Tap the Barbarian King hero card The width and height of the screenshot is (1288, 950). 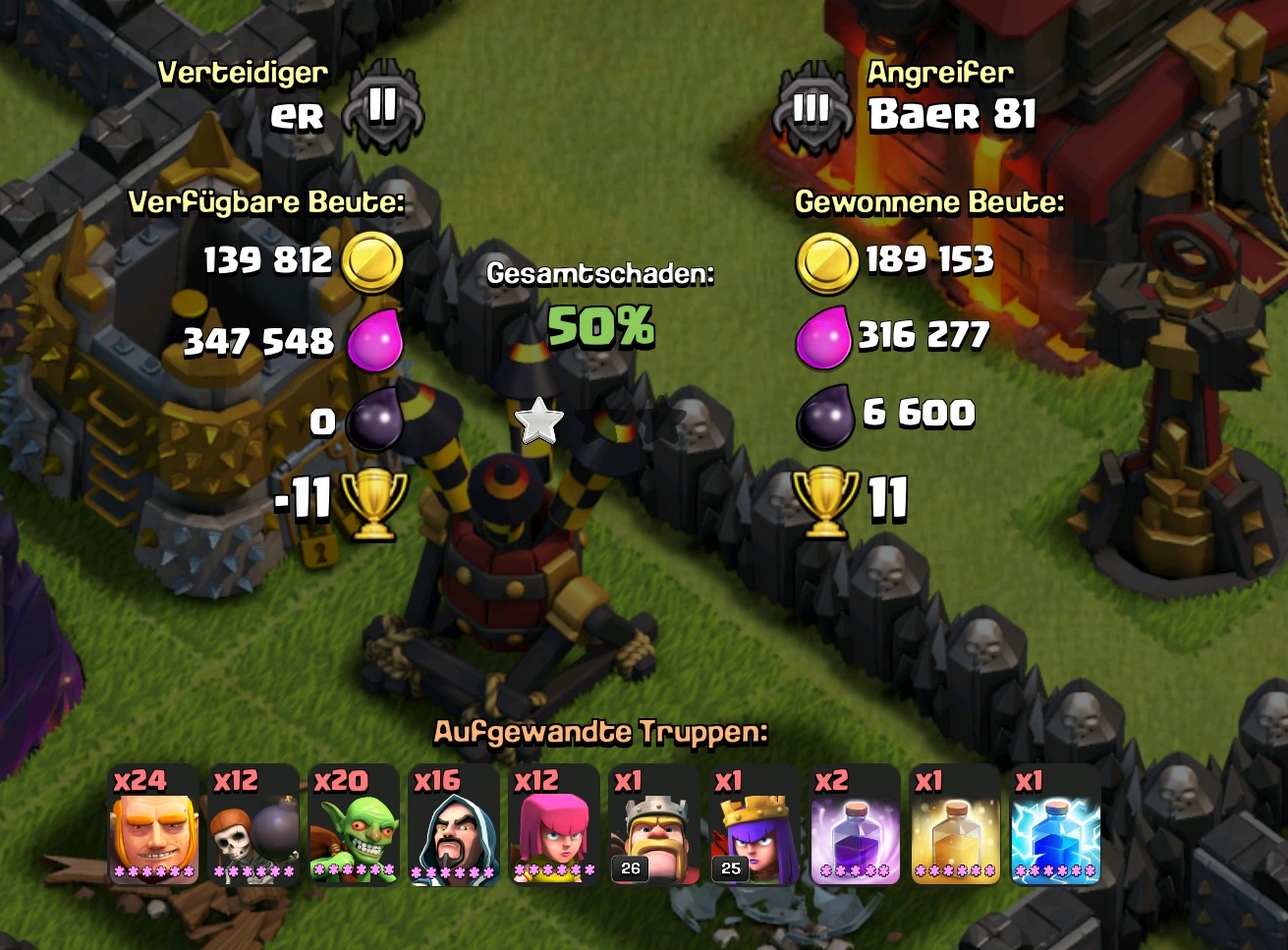coord(655,825)
